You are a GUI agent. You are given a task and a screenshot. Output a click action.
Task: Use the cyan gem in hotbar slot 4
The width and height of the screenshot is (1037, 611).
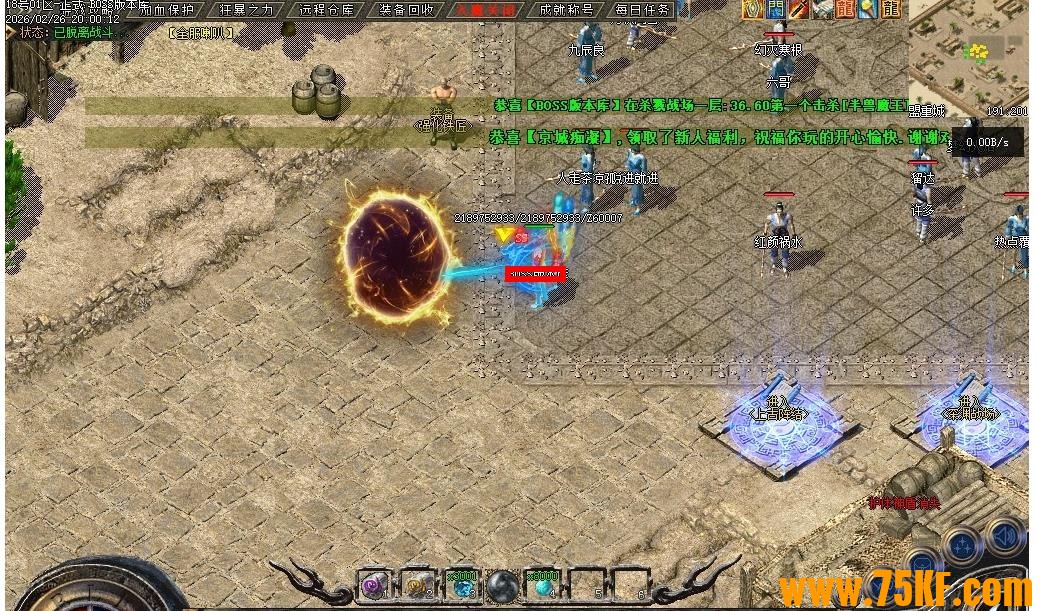544,586
